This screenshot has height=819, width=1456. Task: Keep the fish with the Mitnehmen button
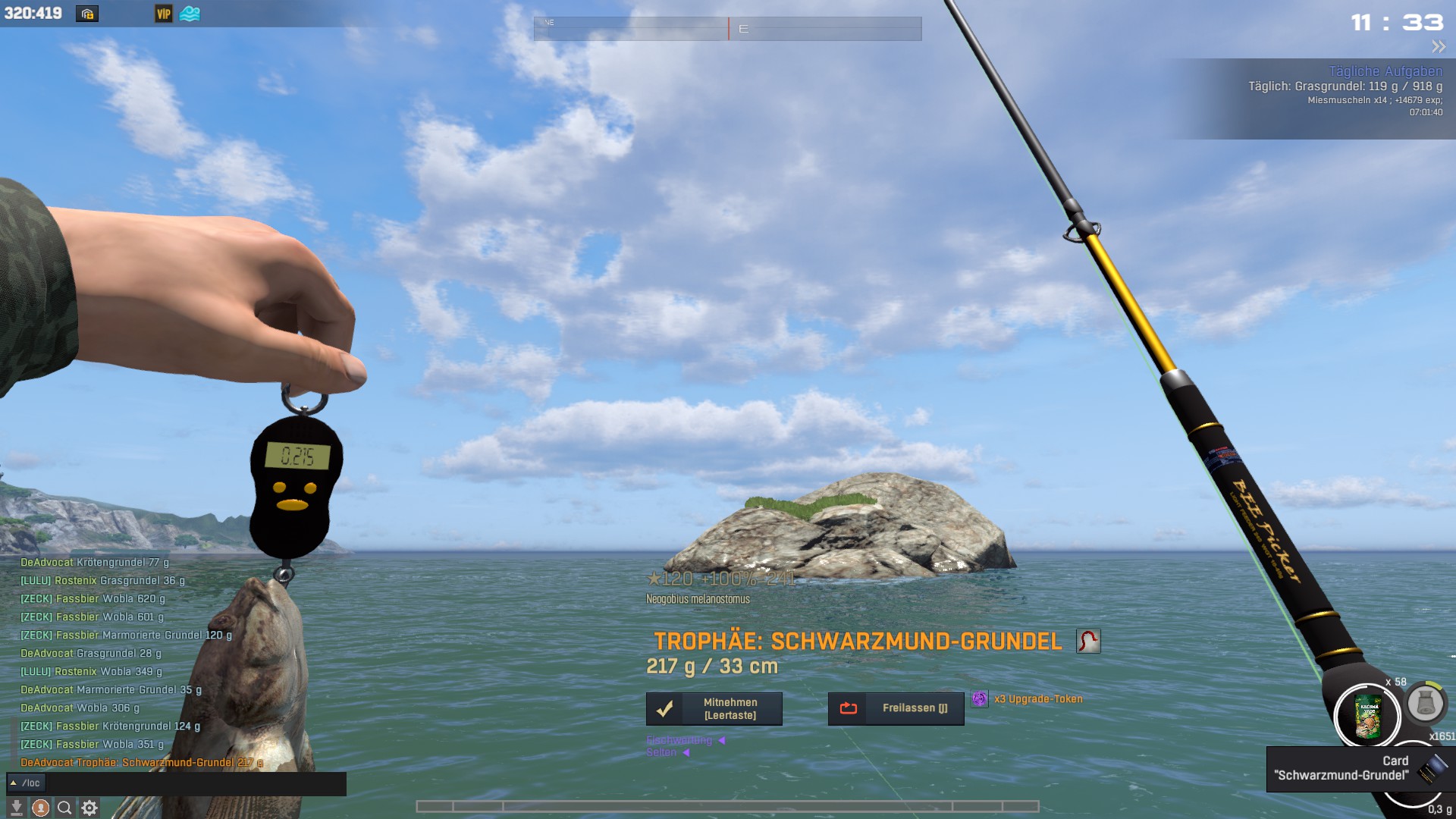[x=714, y=709]
